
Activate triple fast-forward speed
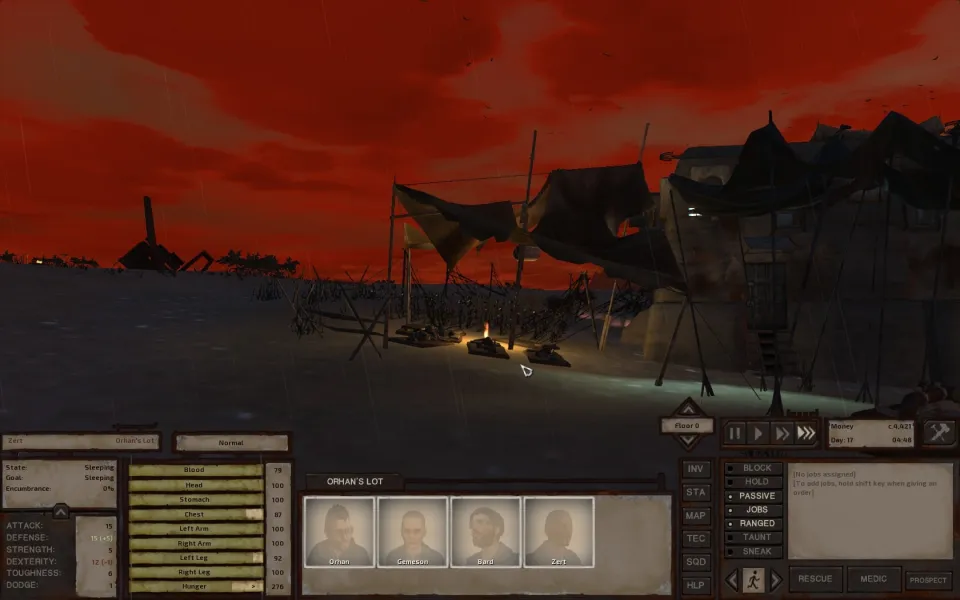[806, 433]
